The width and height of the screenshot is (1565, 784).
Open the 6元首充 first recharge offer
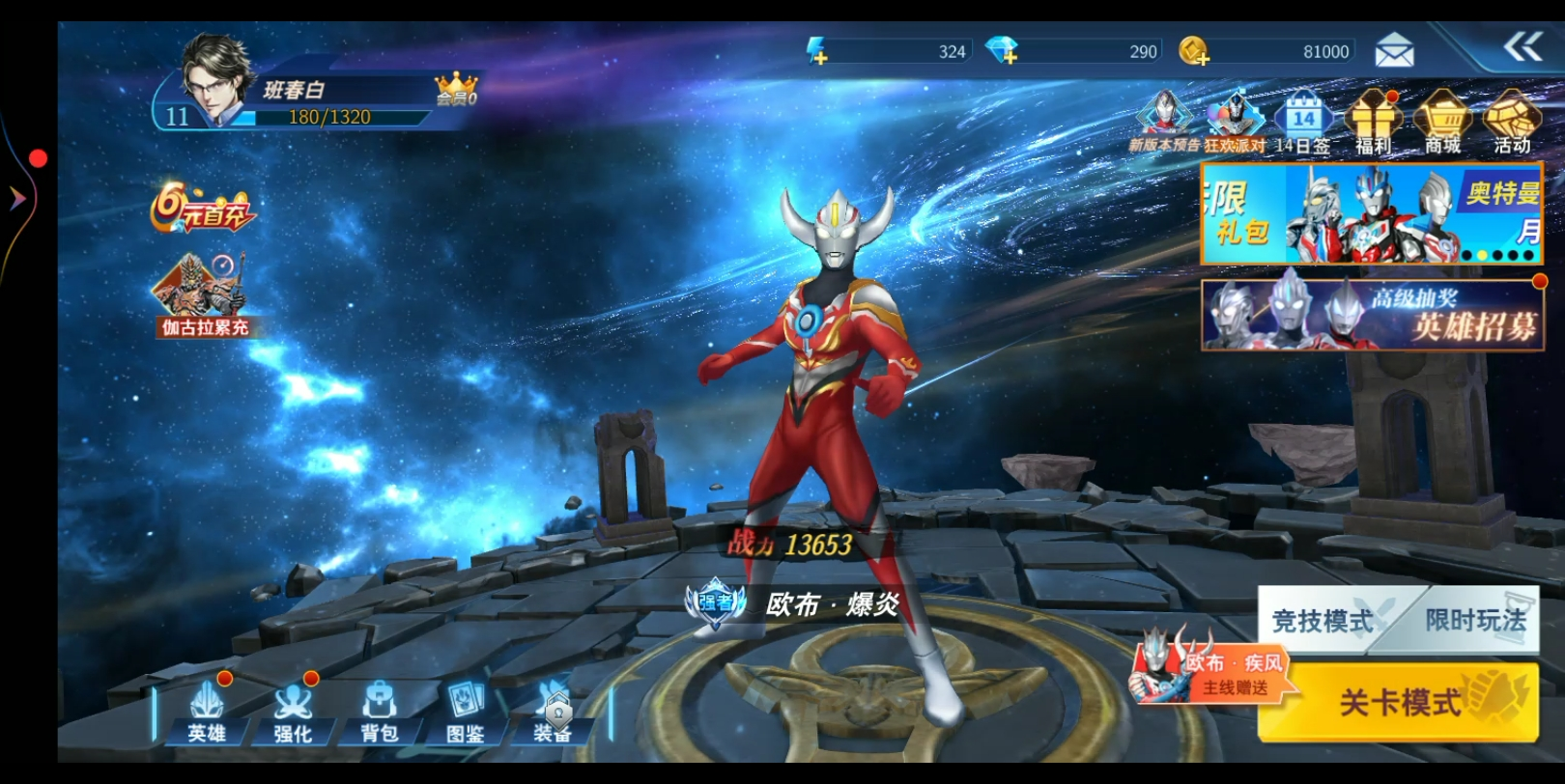[x=203, y=209]
